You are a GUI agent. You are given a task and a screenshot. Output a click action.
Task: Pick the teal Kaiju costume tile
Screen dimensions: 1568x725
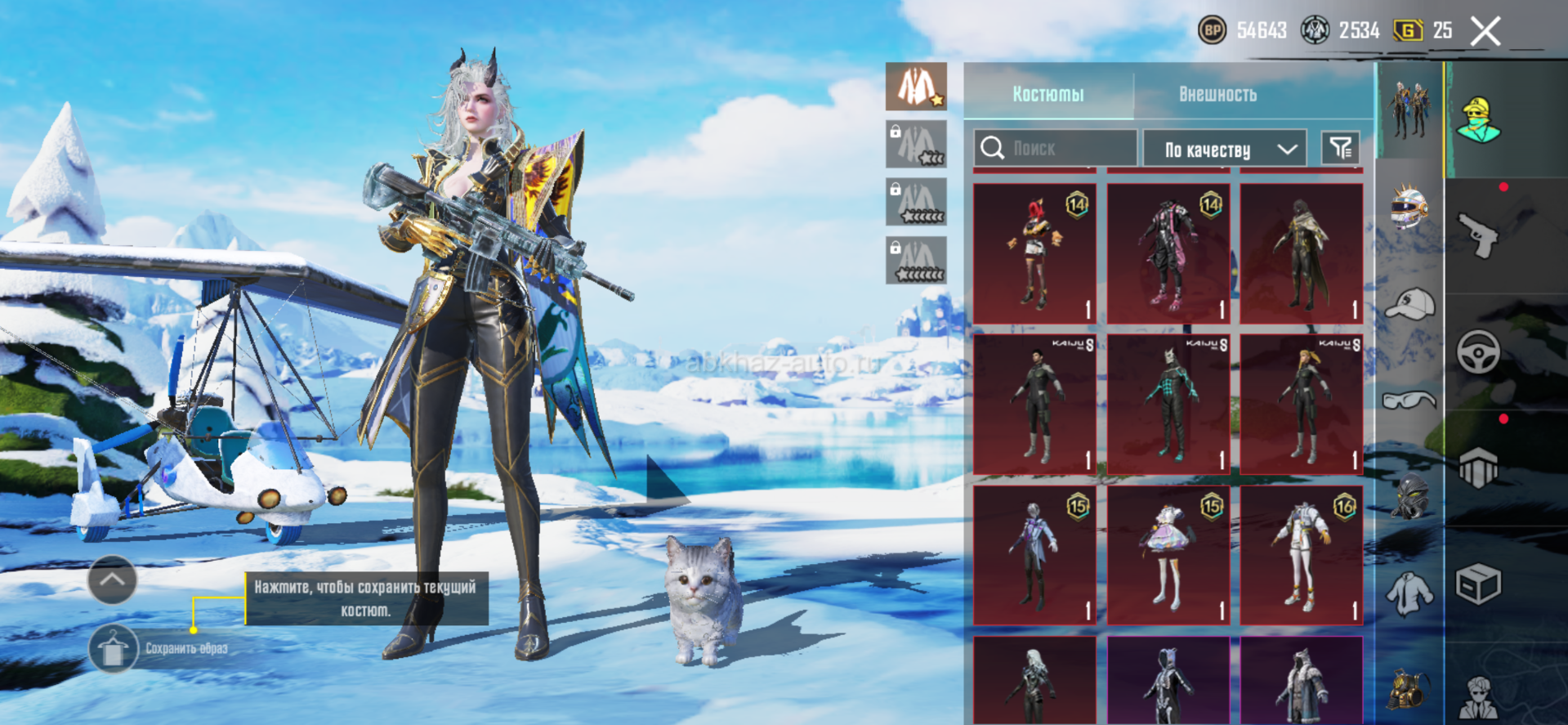(x=1168, y=405)
